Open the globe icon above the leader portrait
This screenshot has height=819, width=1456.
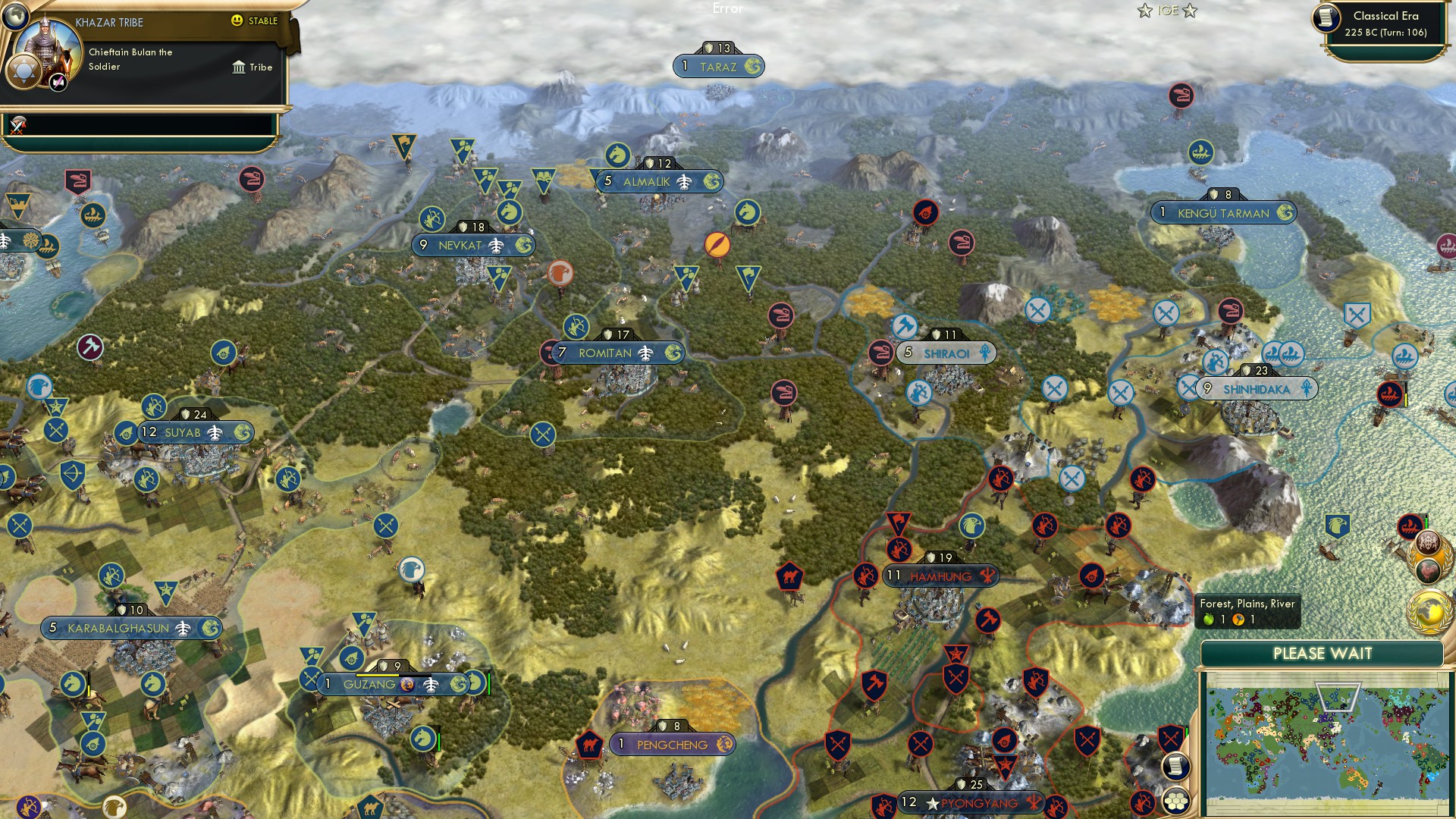pos(15,14)
